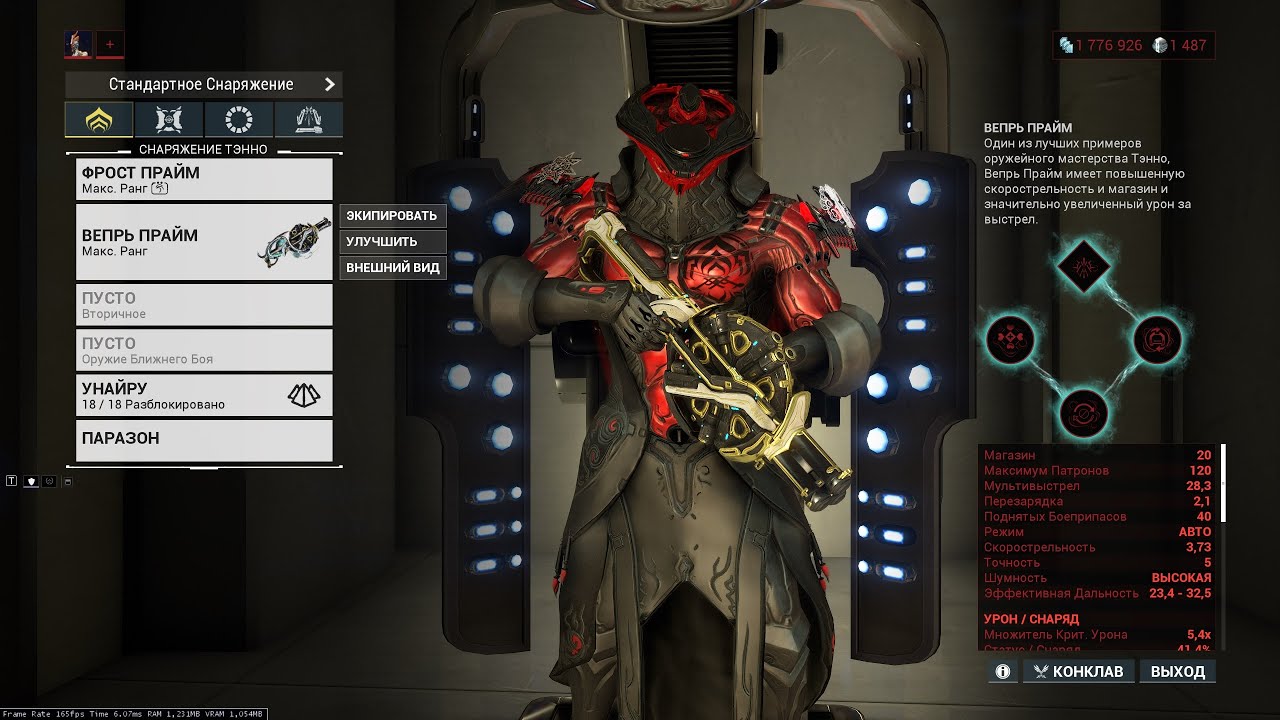Click the red plus button beside the avatar
The image size is (1280, 720).
click(x=109, y=44)
